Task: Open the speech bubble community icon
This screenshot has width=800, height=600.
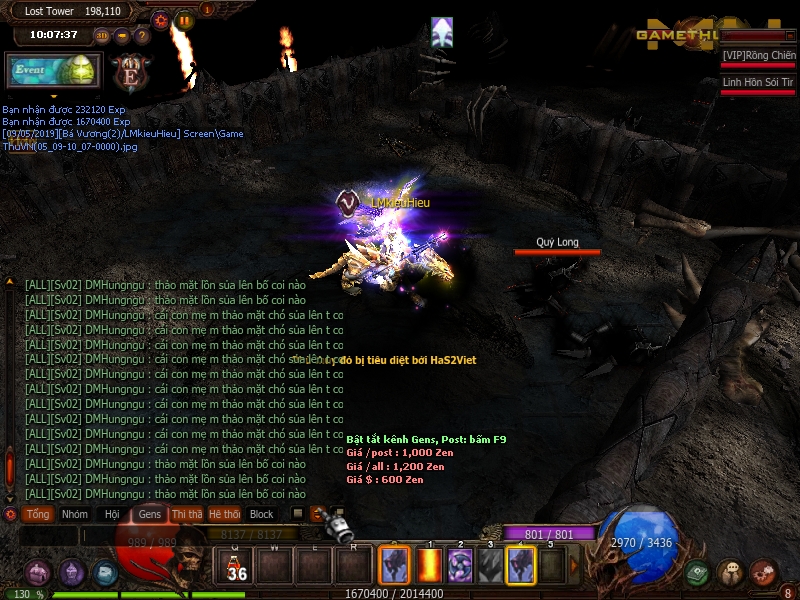Action: [730, 573]
